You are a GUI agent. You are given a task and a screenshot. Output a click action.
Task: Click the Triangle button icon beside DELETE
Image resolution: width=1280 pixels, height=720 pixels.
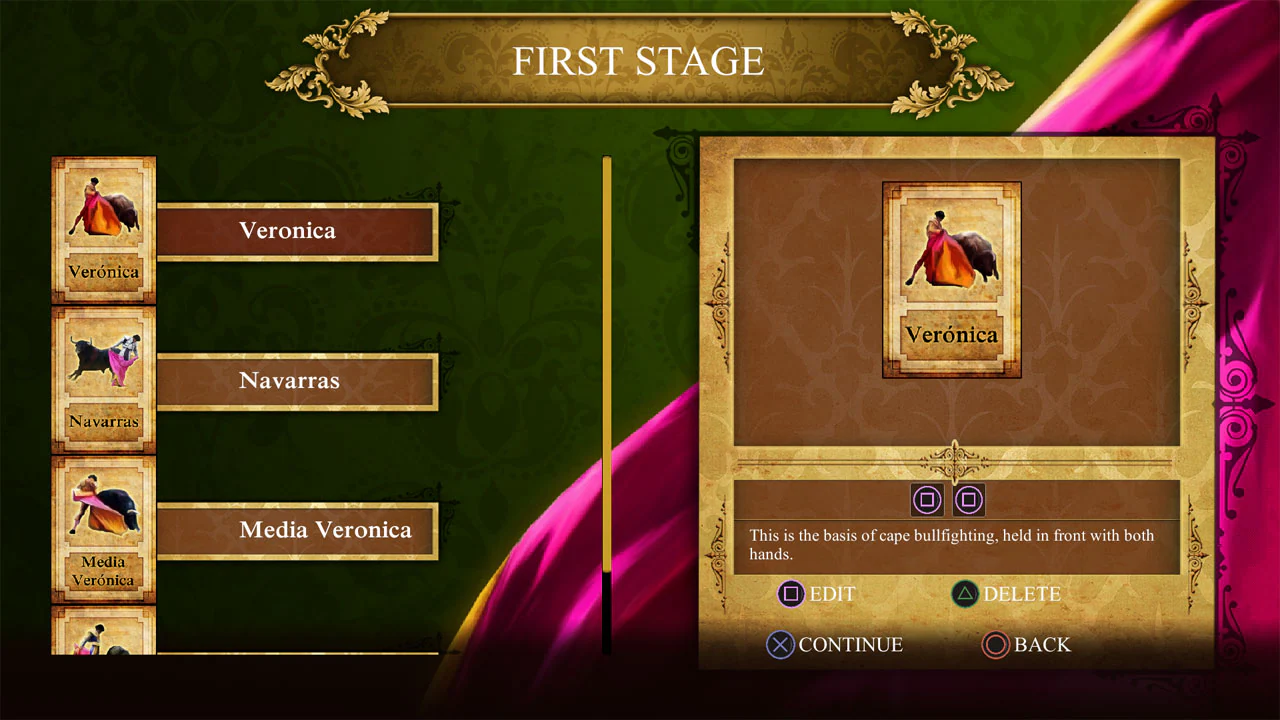964,594
